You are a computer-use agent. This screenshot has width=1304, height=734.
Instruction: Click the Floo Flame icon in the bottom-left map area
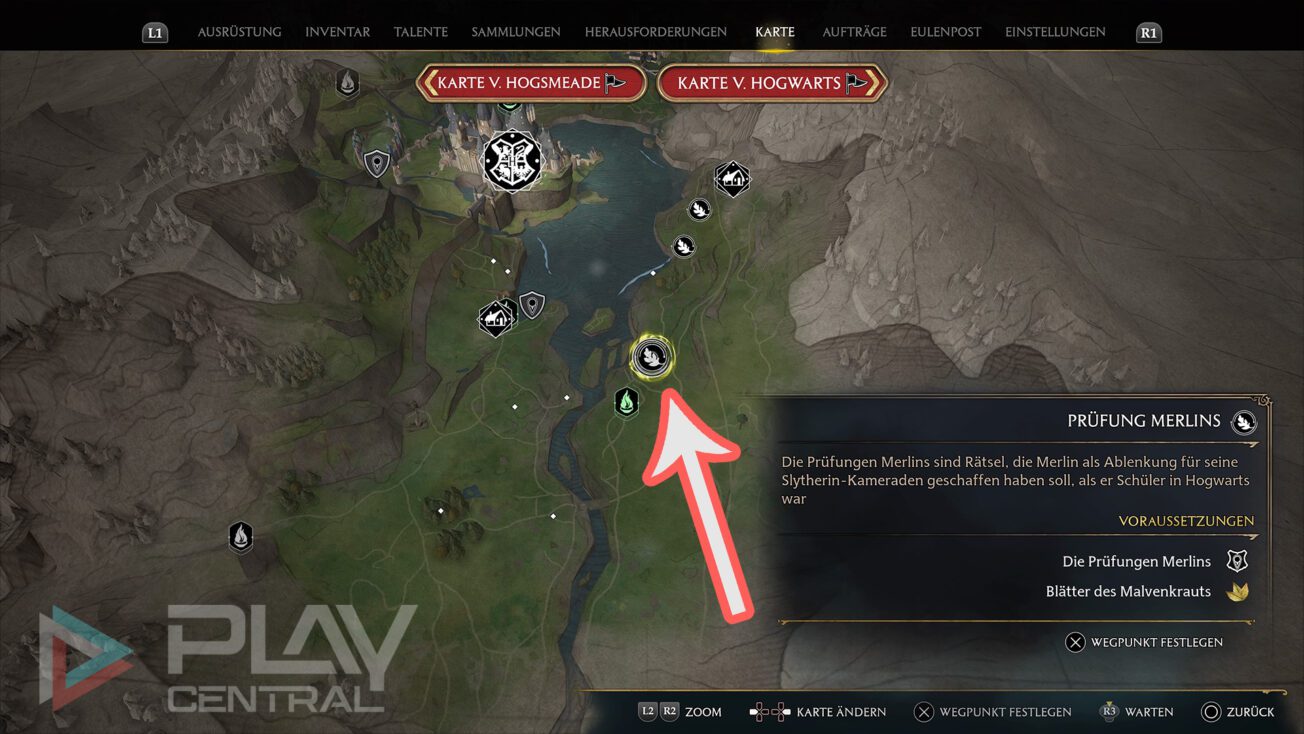[240, 537]
